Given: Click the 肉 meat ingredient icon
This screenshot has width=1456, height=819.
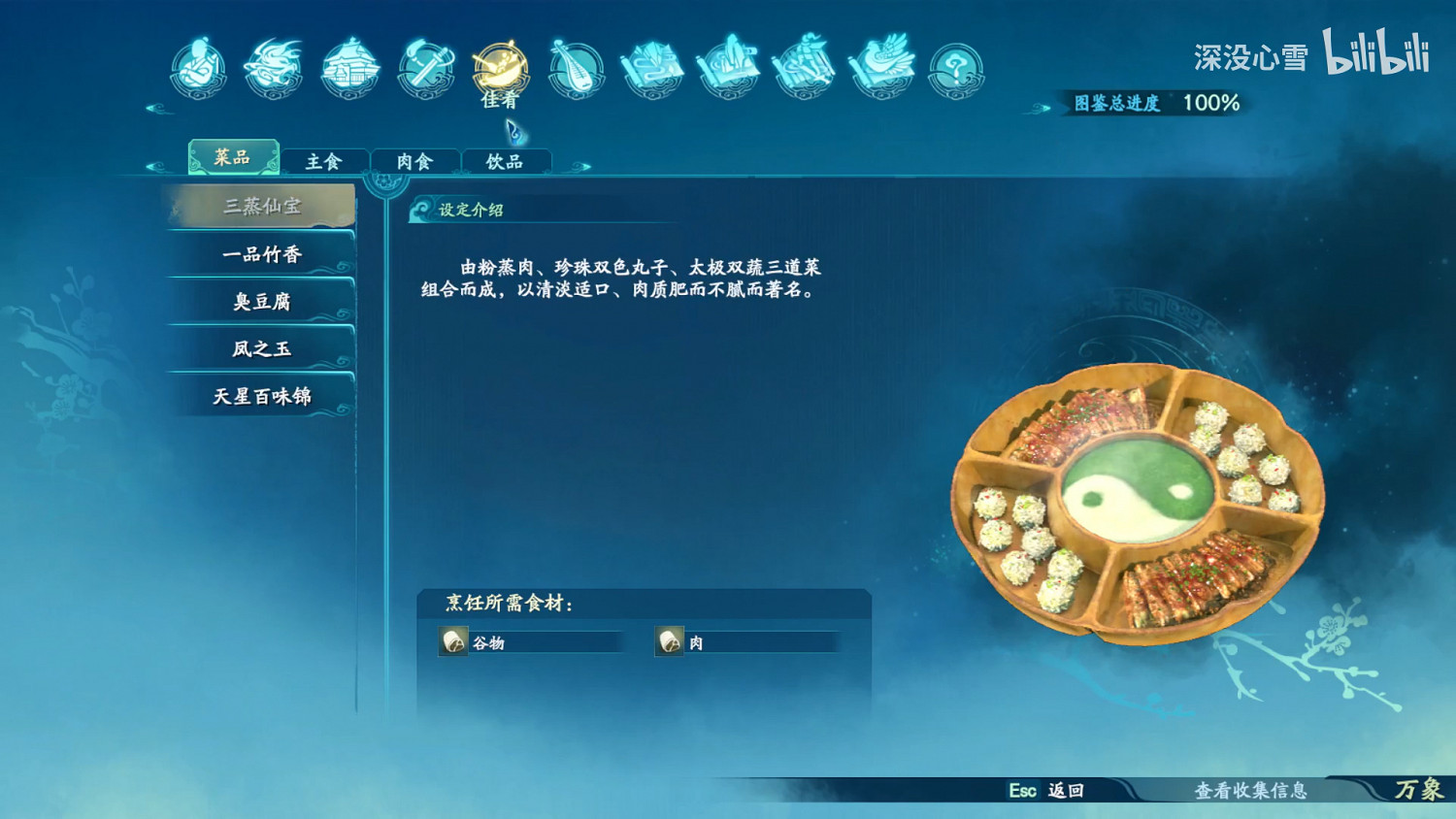Looking at the screenshot, I should click(668, 641).
